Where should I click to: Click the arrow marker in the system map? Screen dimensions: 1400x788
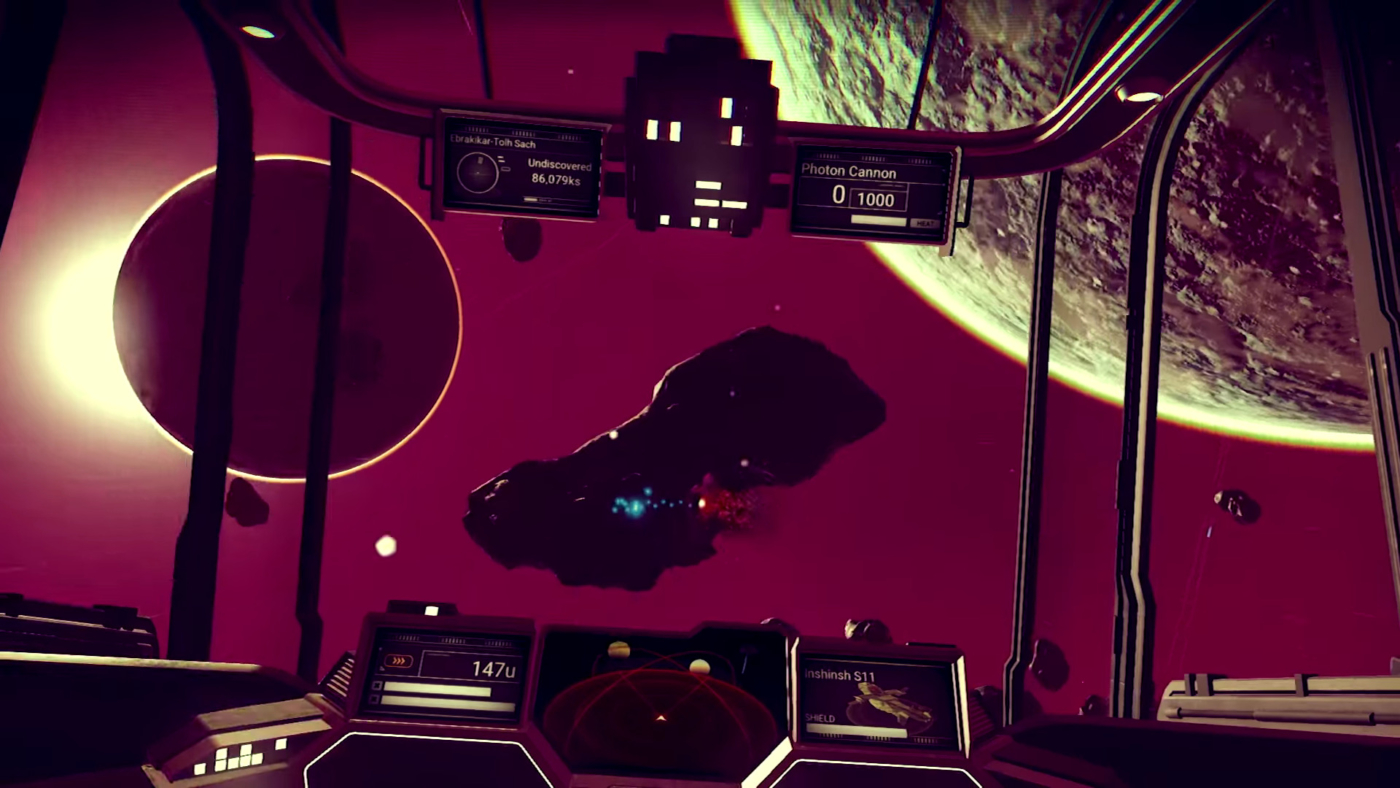(x=660, y=718)
